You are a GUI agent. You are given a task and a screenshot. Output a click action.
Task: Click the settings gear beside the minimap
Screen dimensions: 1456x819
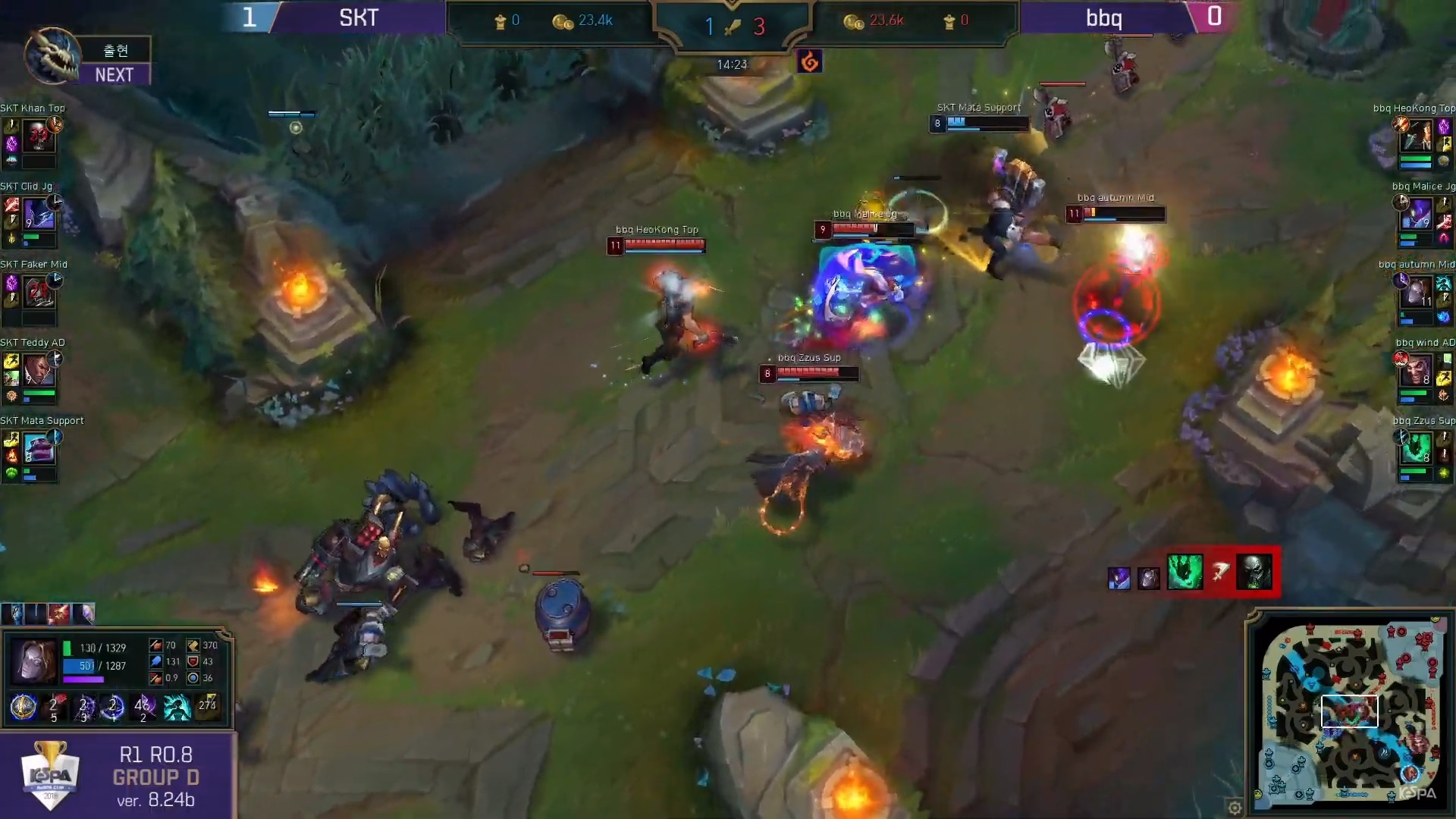point(1237,808)
